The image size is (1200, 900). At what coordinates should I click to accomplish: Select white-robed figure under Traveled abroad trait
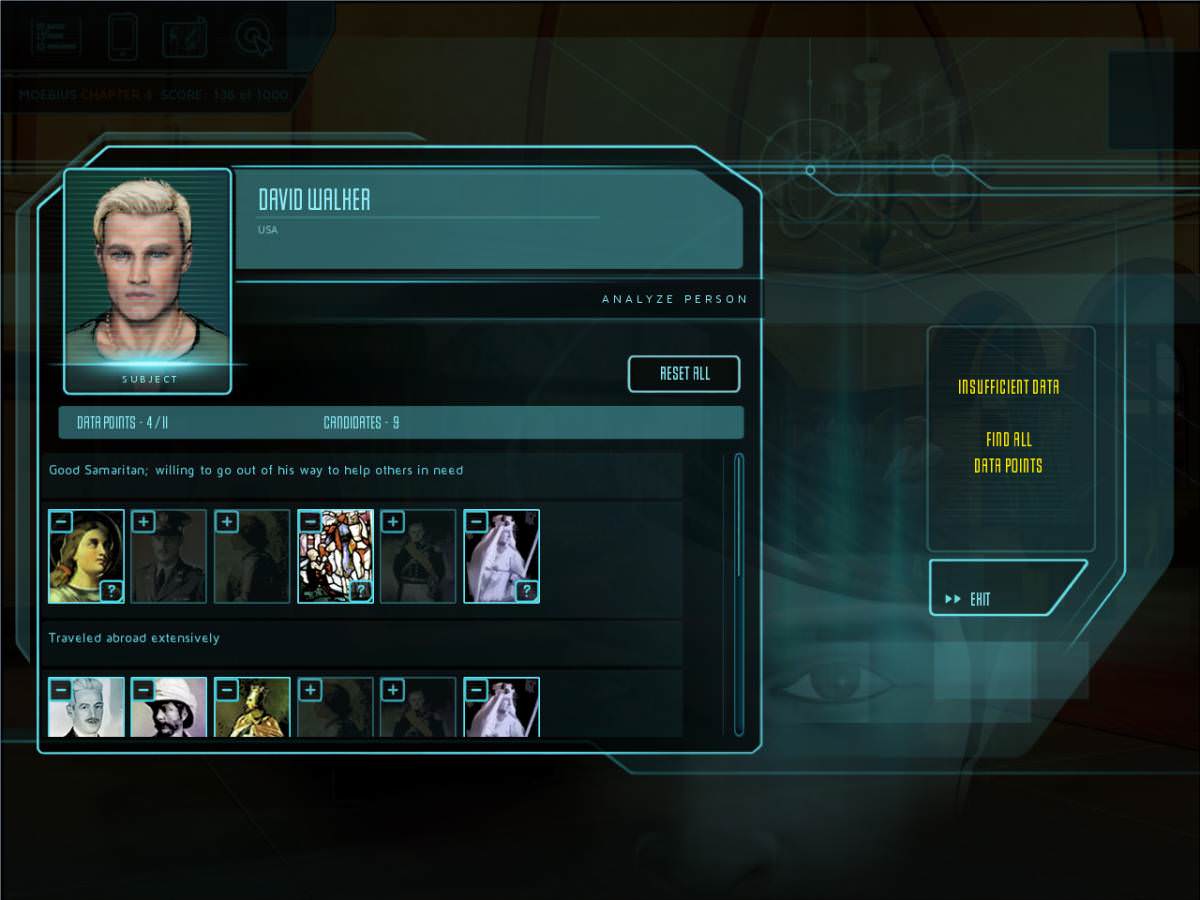pos(501,710)
